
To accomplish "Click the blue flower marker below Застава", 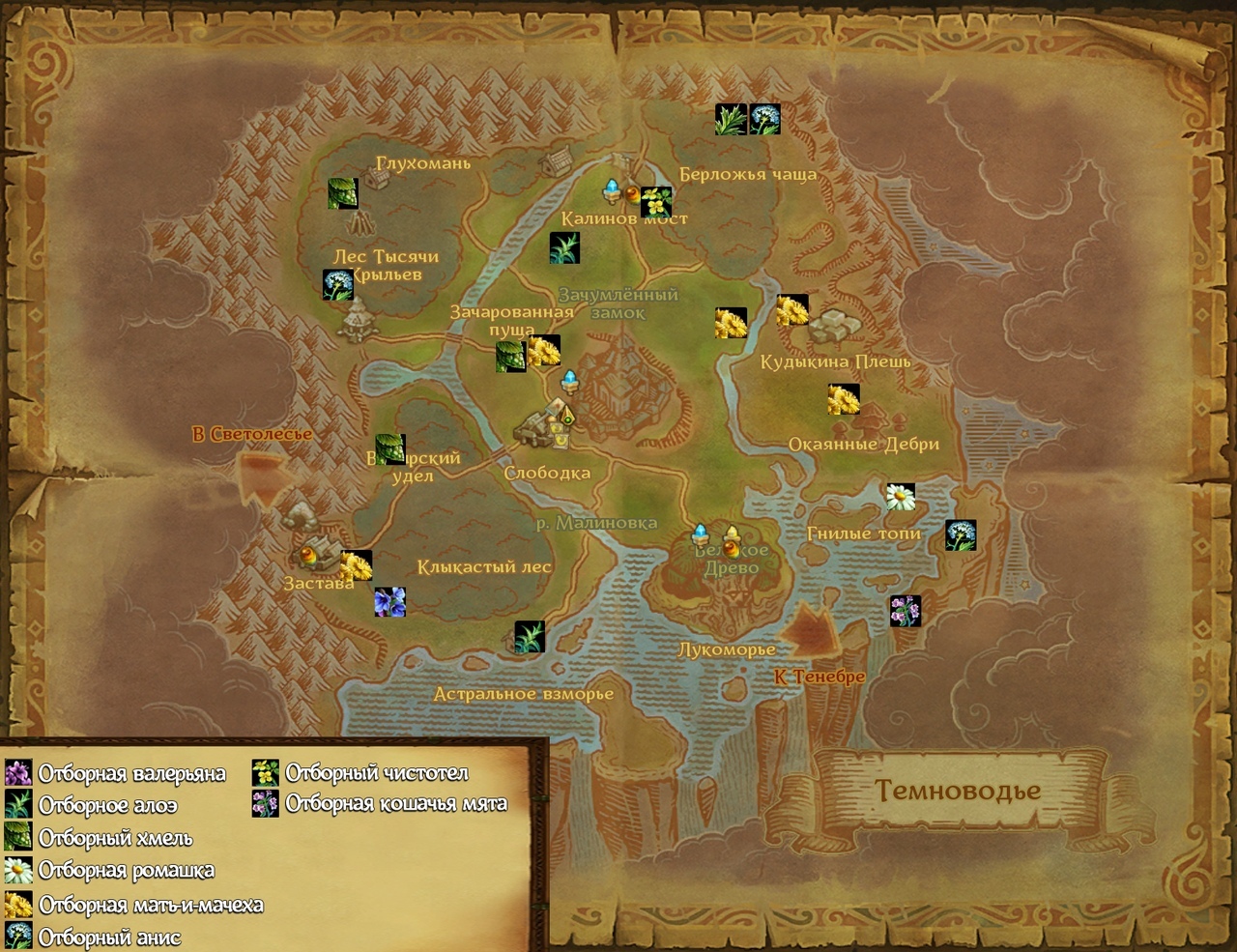I will pyautogui.click(x=390, y=601).
